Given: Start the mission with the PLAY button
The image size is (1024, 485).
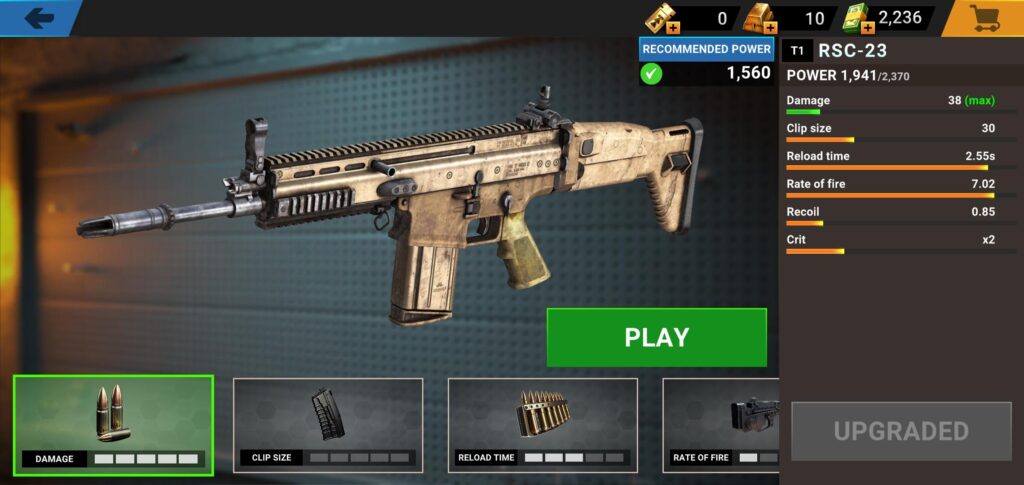Looking at the screenshot, I should click(656, 337).
